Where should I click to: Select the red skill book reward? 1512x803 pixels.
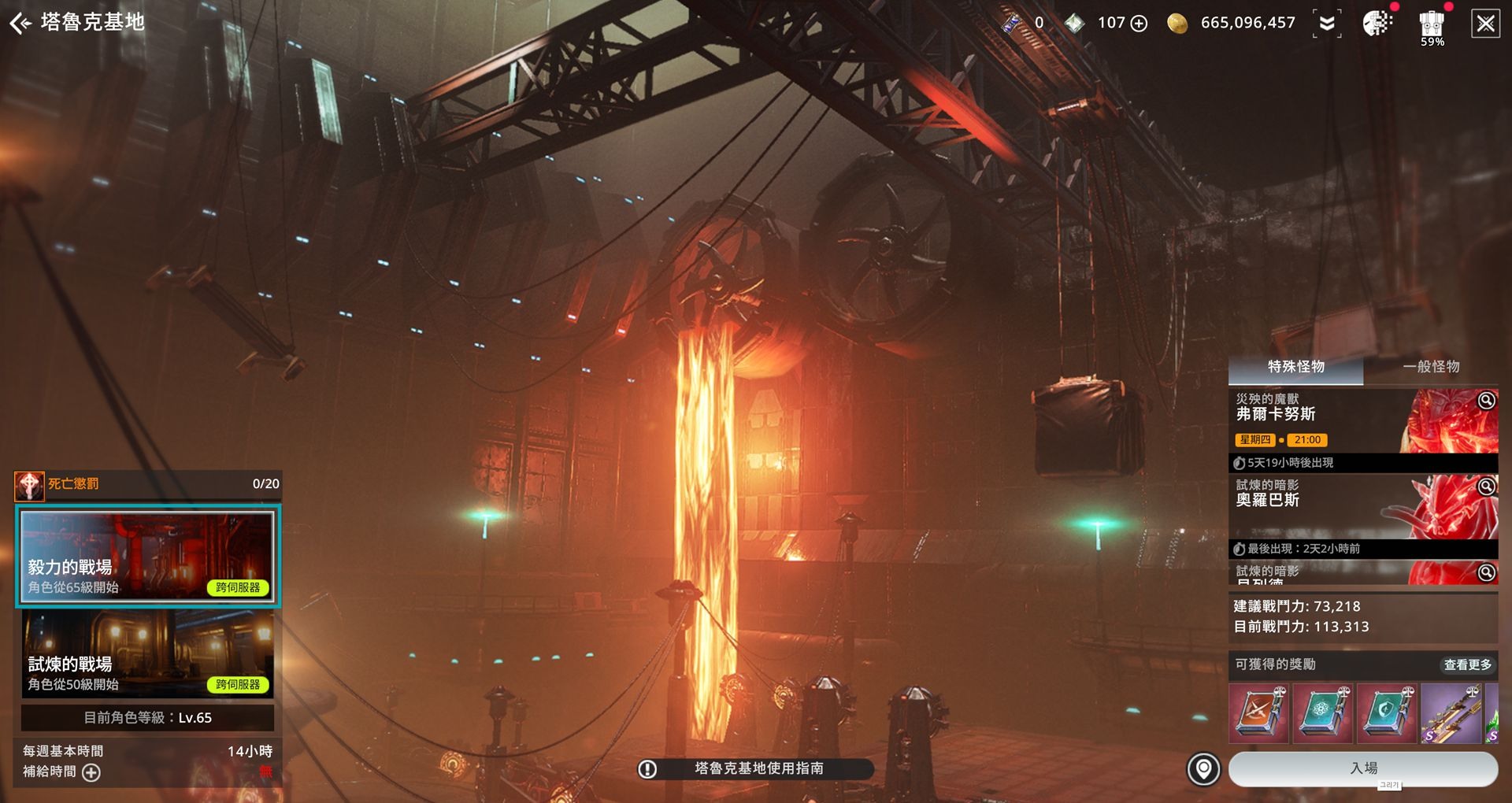1258,713
